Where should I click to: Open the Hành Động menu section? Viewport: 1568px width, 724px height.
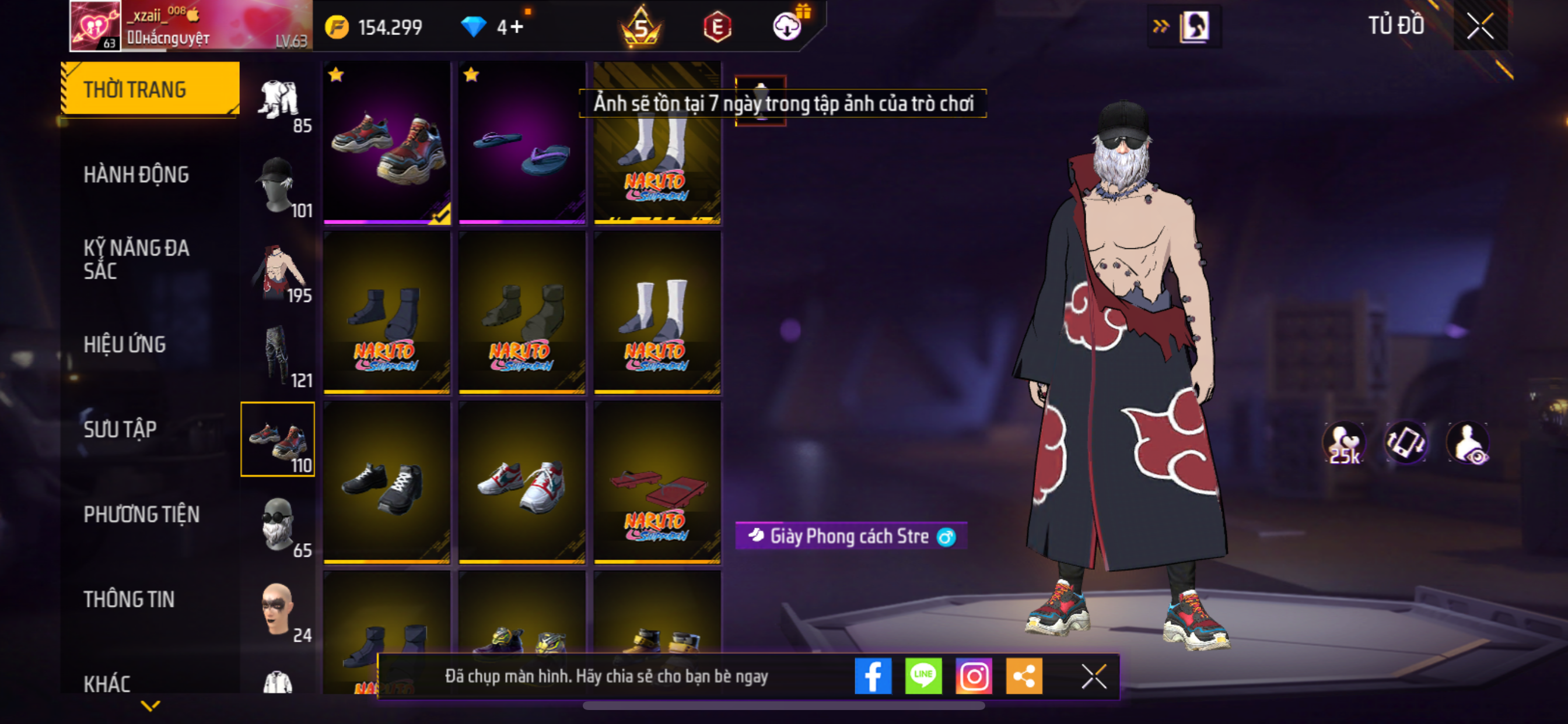click(x=136, y=175)
